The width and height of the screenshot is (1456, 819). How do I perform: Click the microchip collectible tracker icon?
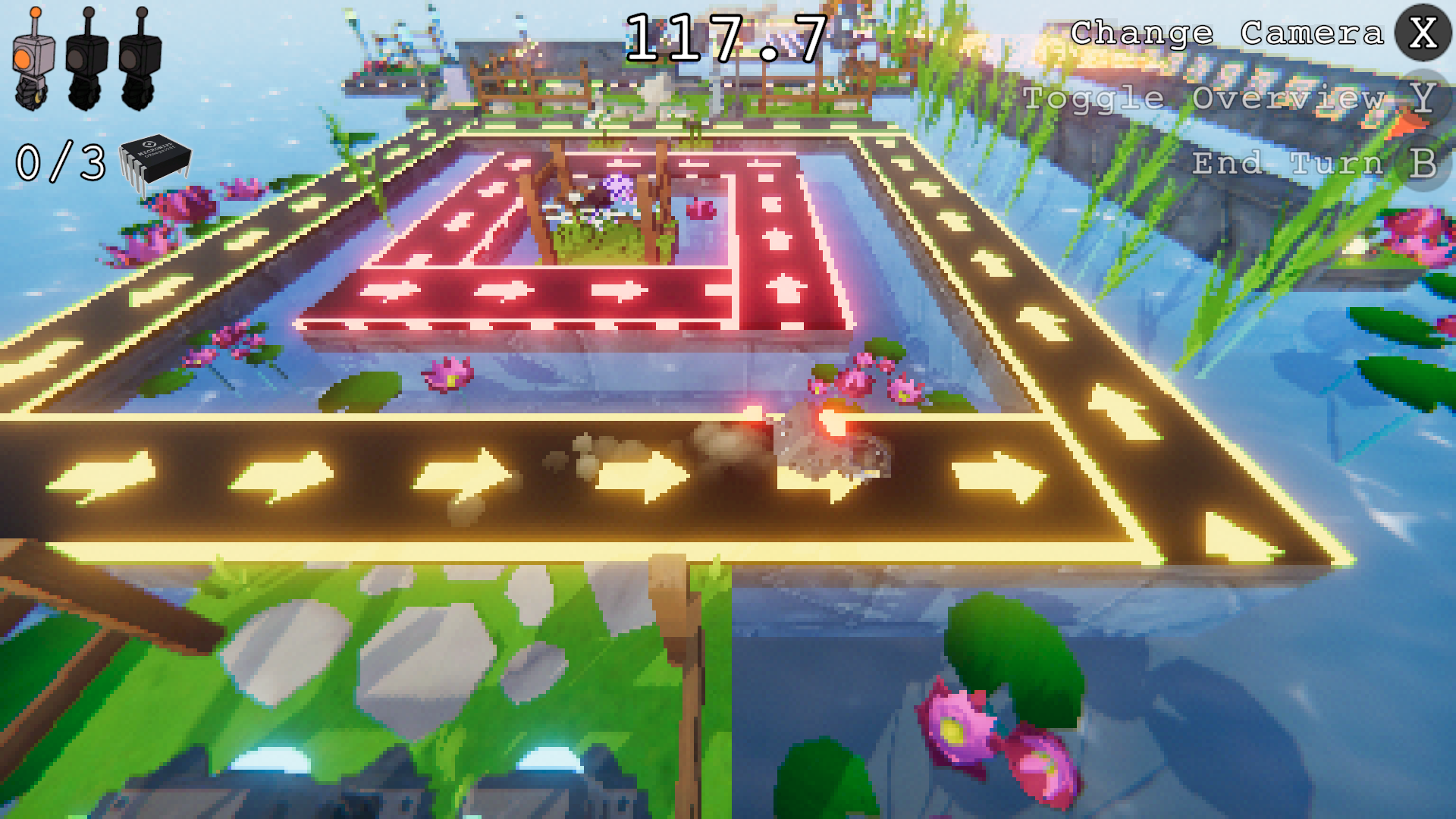pos(155,162)
